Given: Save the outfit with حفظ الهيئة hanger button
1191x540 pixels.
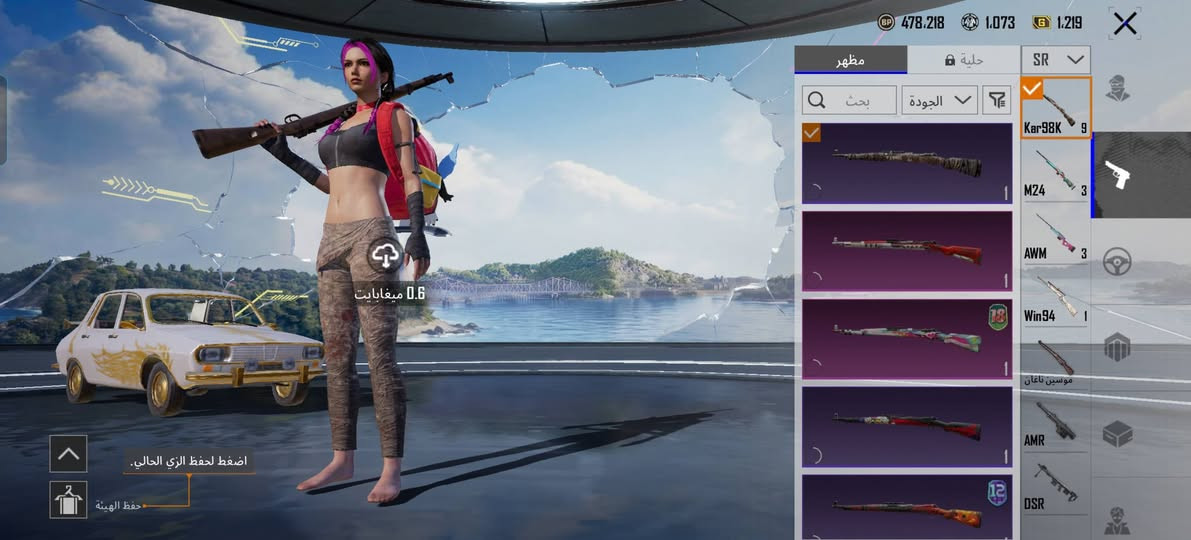Looking at the screenshot, I should tap(68, 499).
